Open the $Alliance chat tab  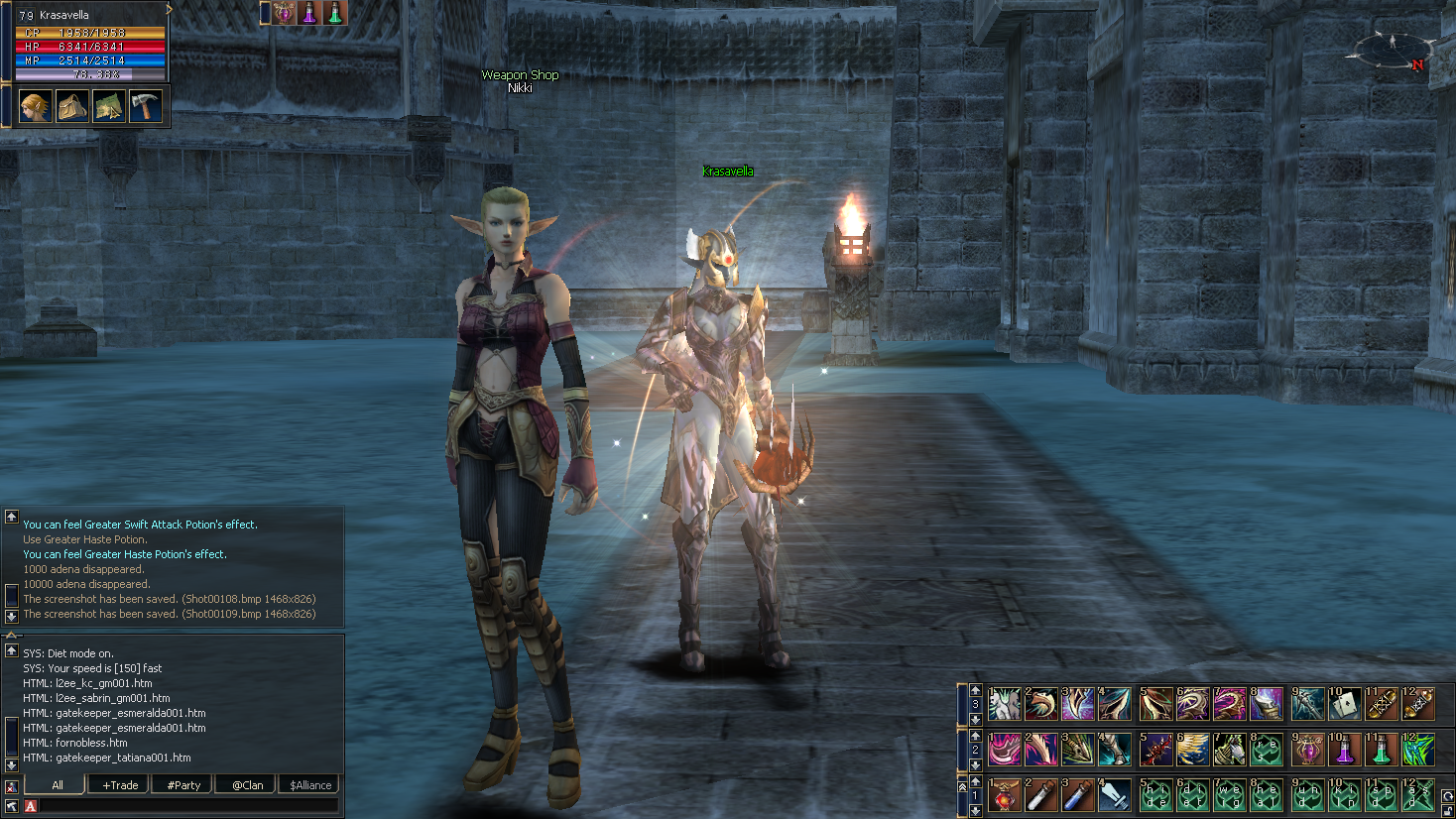[310, 785]
